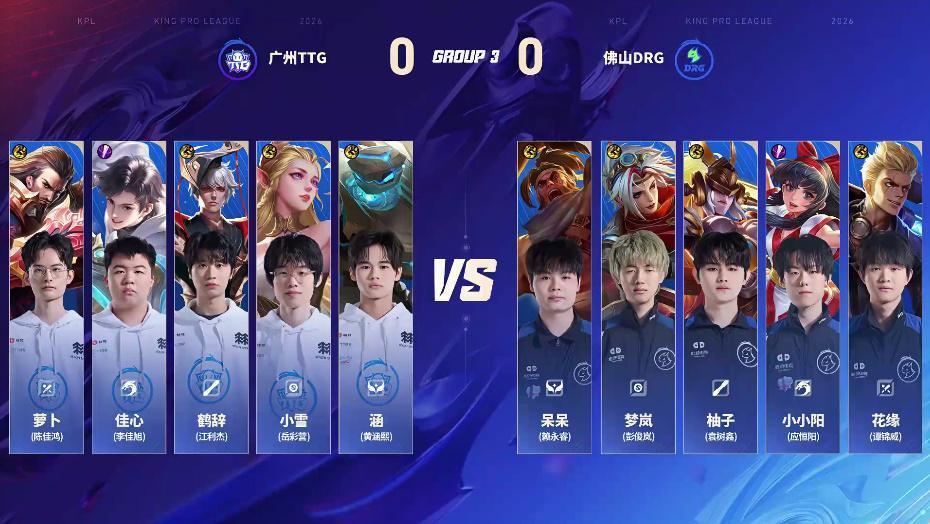Select the 涵 player card
The image size is (930, 524).
[x=374, y=295]
